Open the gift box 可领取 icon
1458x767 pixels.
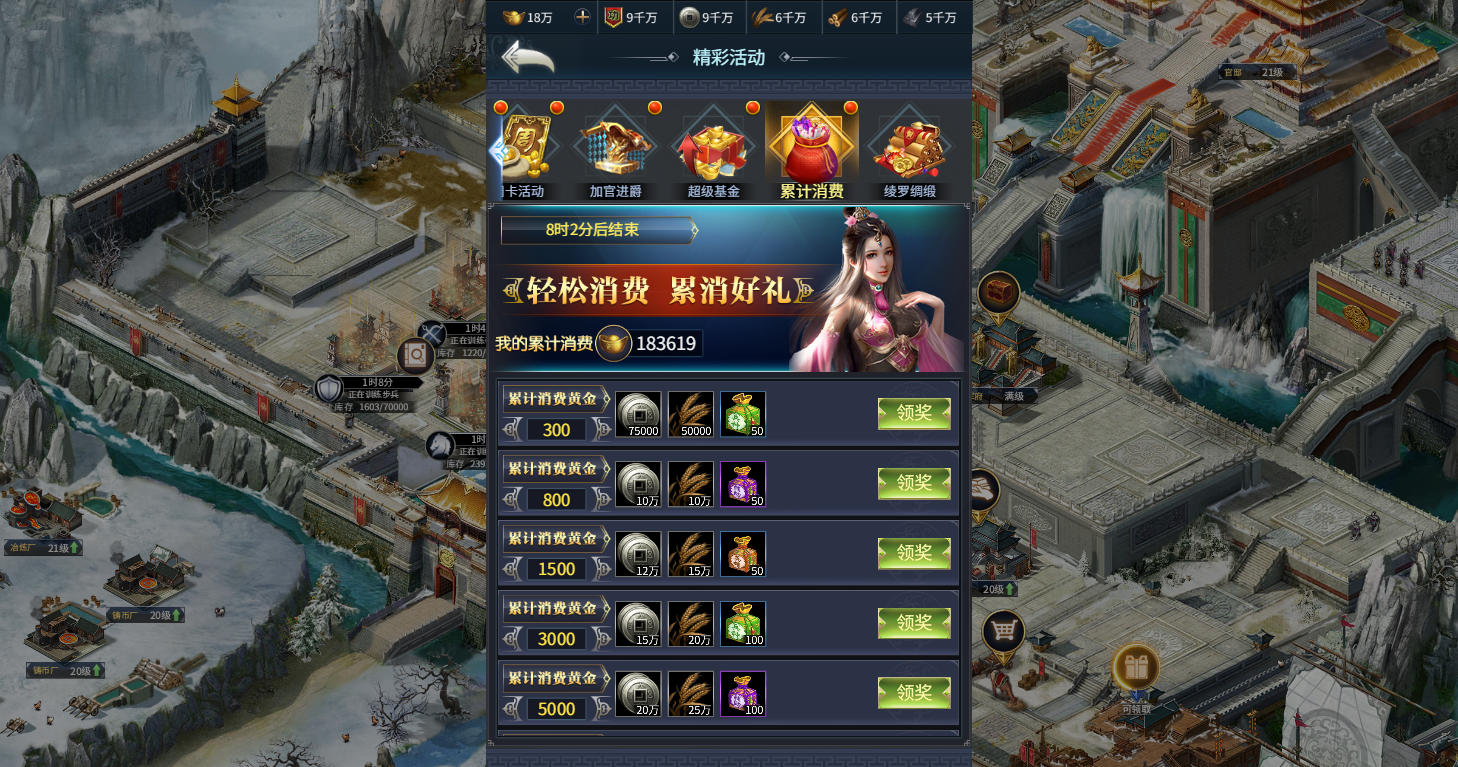click(x=1135, y=668)
